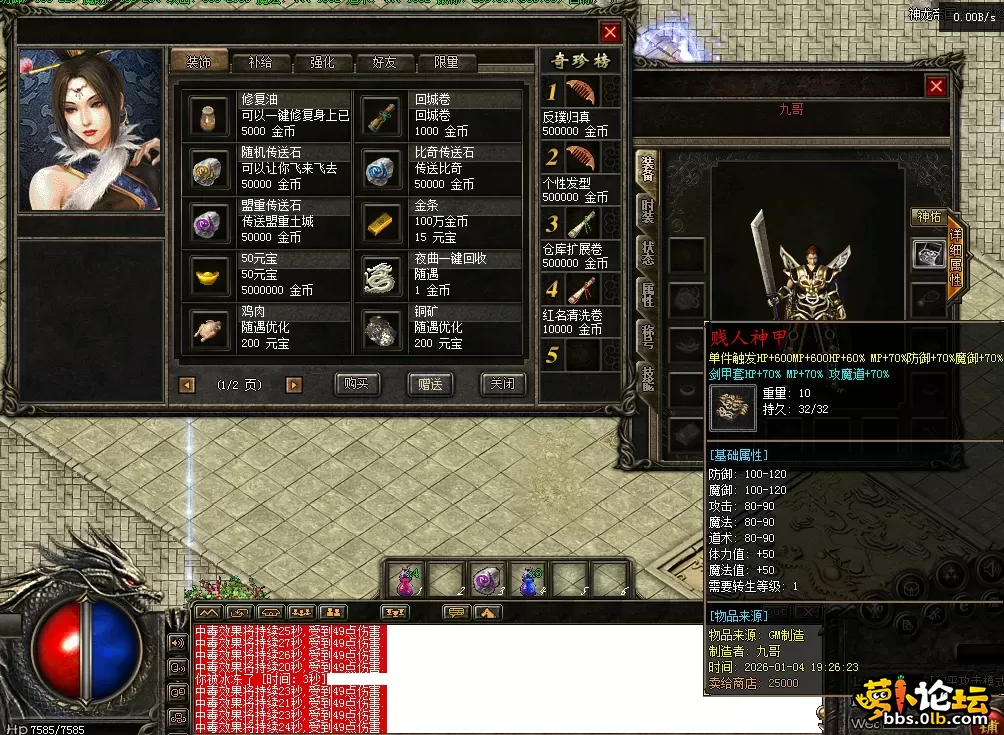
Task: Choose the 50元宝 ingot item
Action: click(x=209, y=274)
